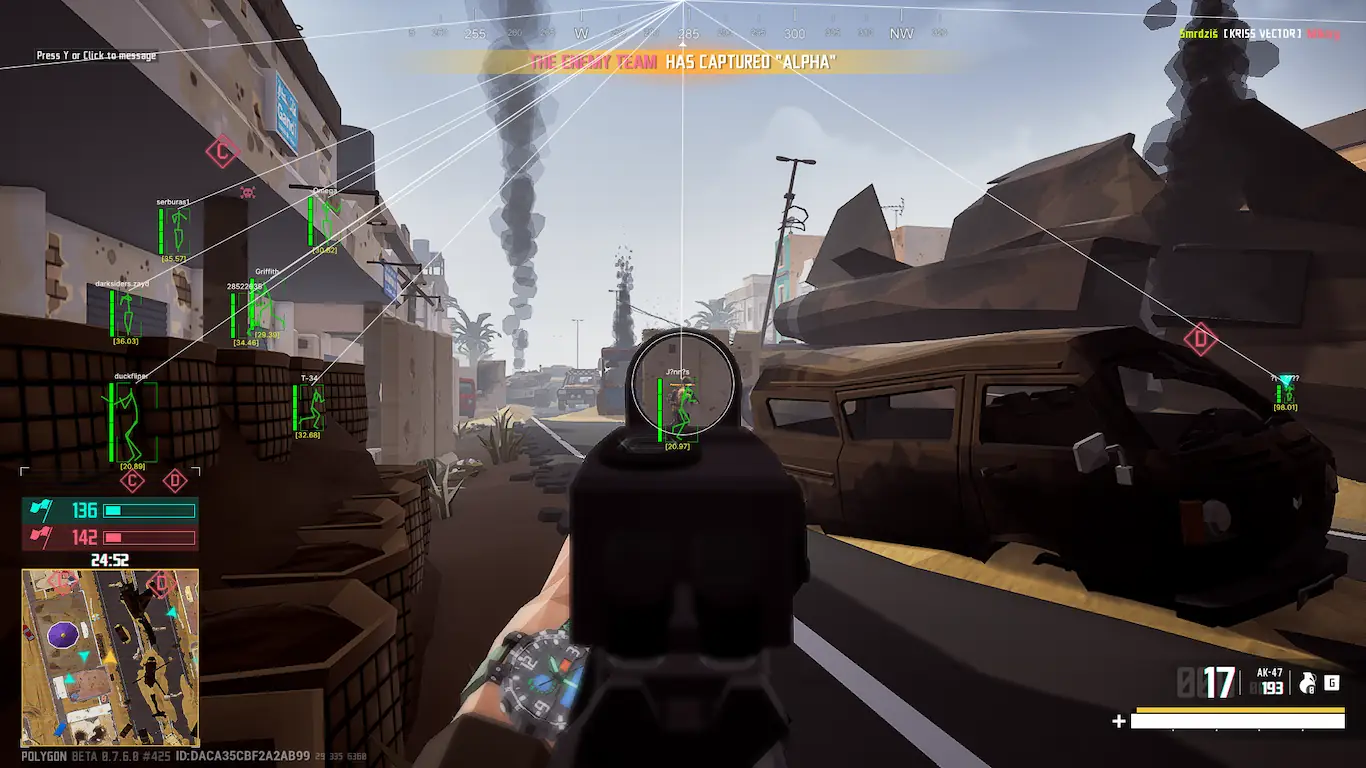Select the grenade icon beside the AK-47 ammo
1366x768 pixels.
coord(1306,683)
